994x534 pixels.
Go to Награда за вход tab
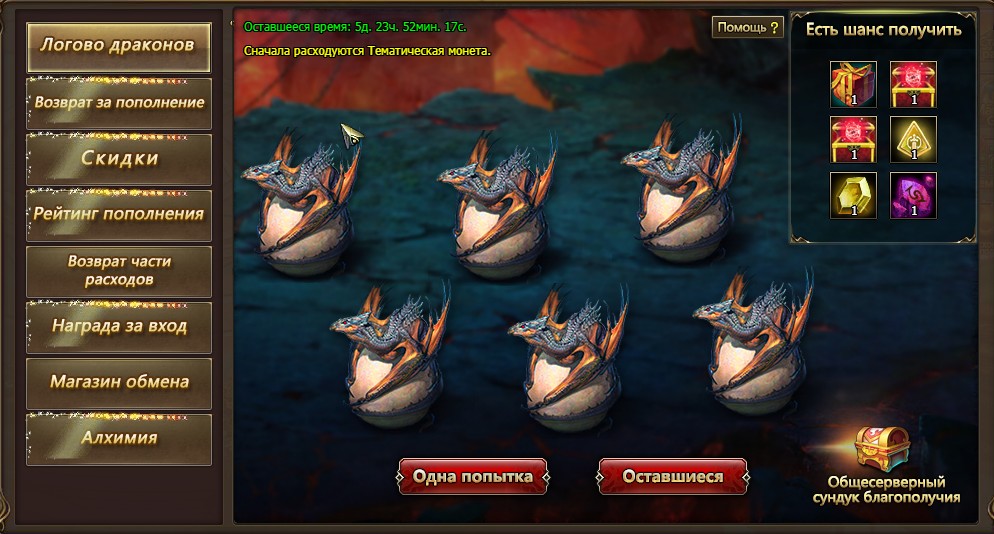coord(119,326)
